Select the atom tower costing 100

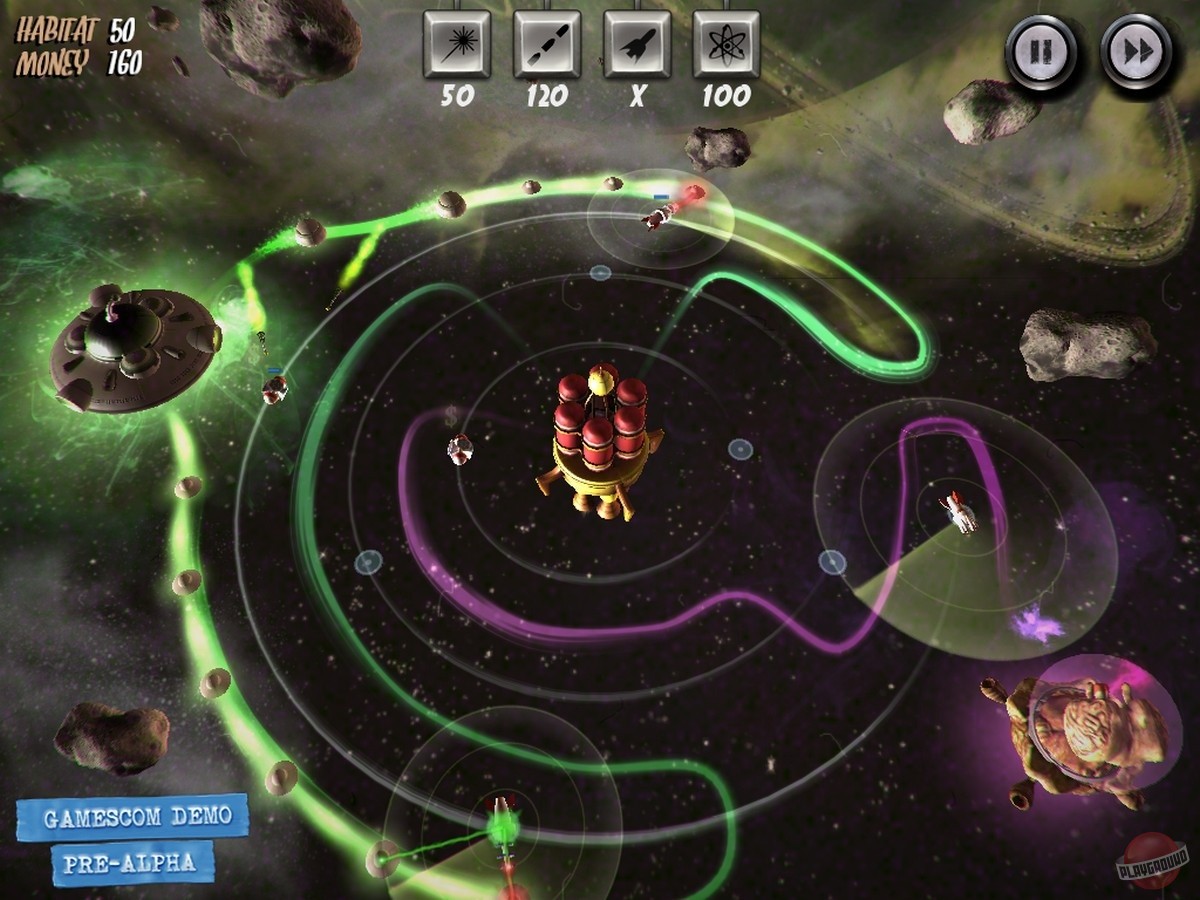[x=726, y=44]
